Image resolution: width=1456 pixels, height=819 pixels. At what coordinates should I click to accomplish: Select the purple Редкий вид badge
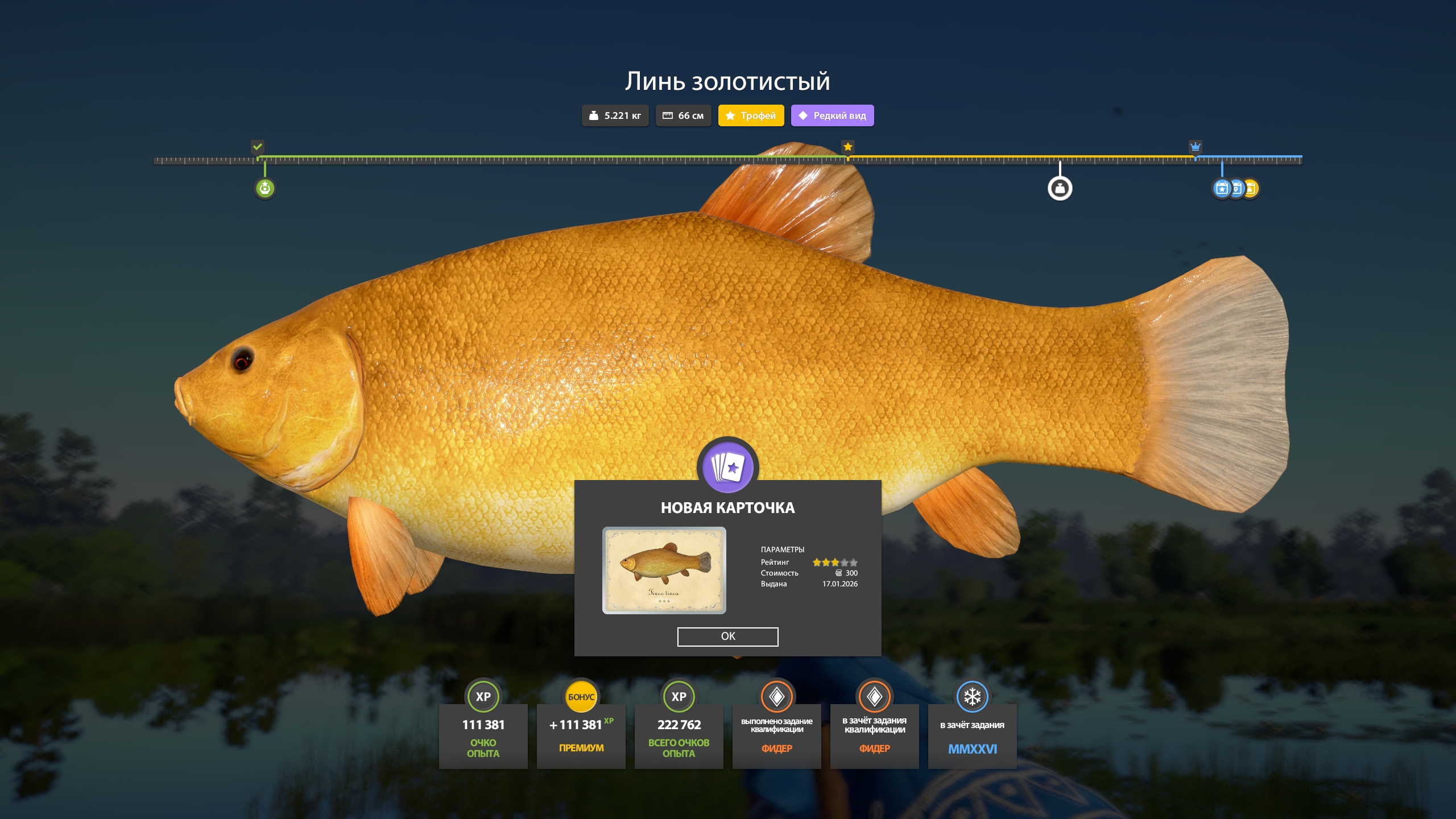point(832,115)
